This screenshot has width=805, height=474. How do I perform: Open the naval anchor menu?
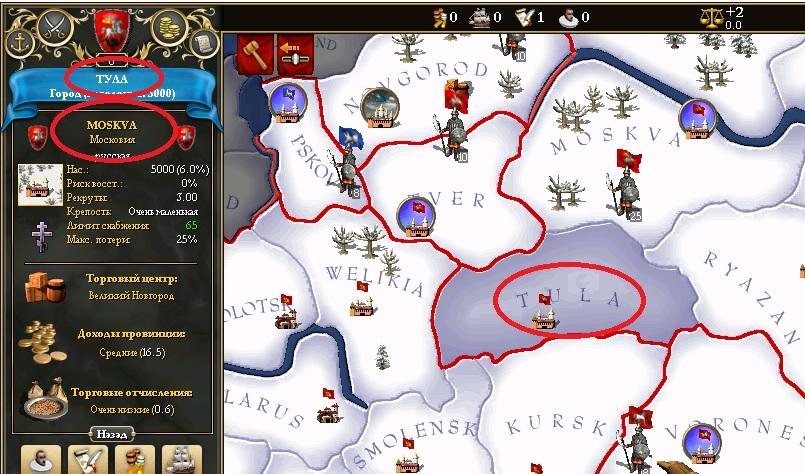click(19, 41)
